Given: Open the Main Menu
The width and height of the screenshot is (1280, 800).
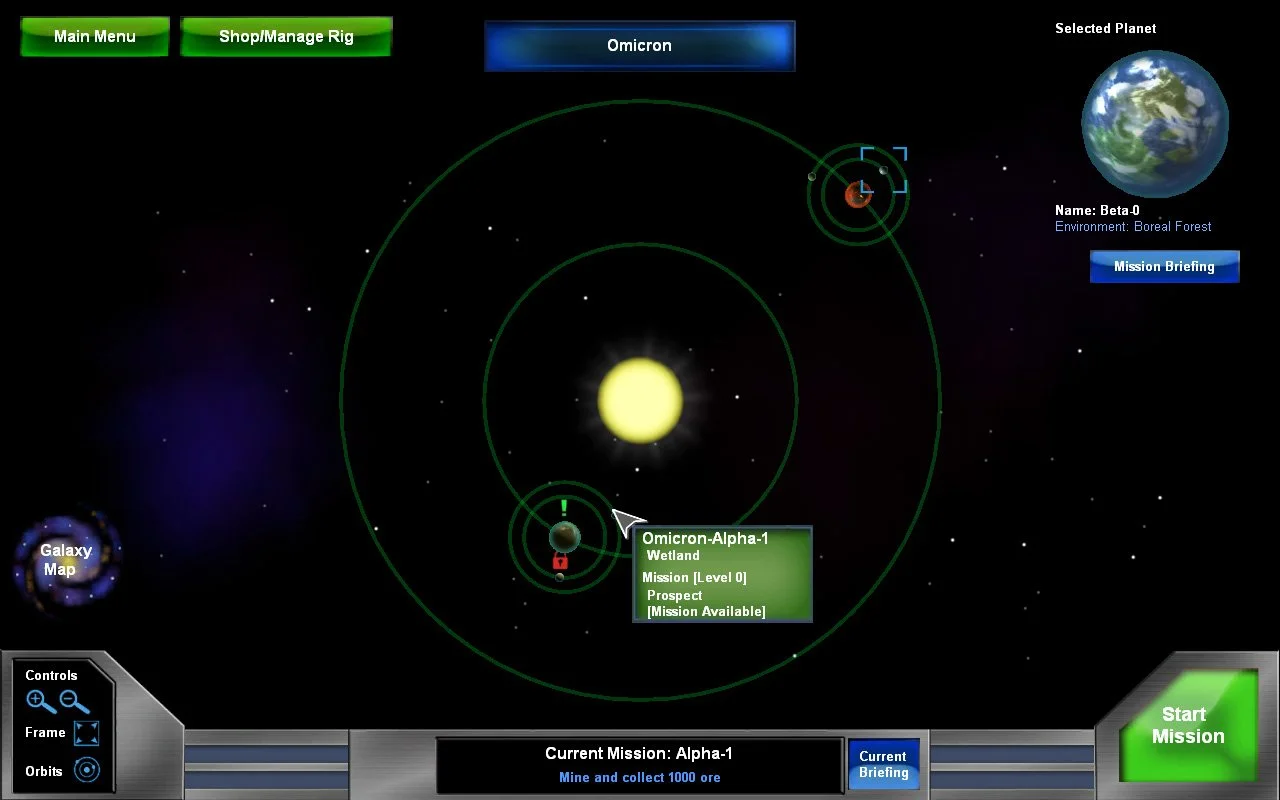Looking at the screenshot, I should click(x=94, y=36).
